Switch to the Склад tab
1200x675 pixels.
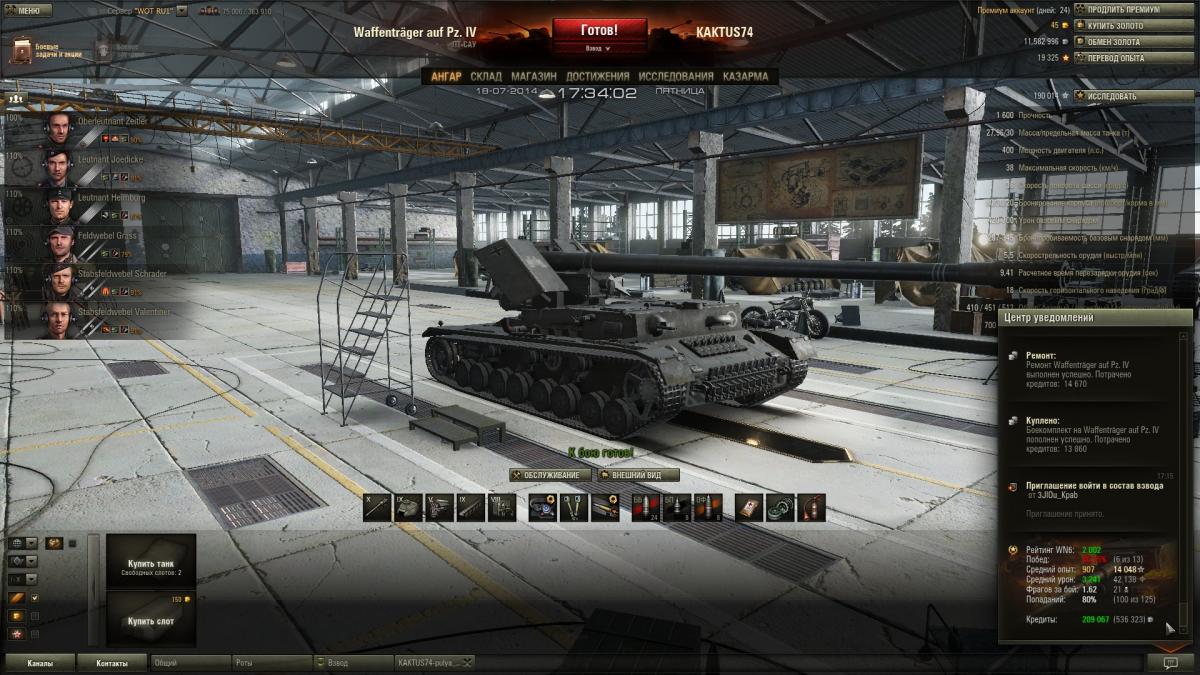pyautogui.click(x=486, y=76)
